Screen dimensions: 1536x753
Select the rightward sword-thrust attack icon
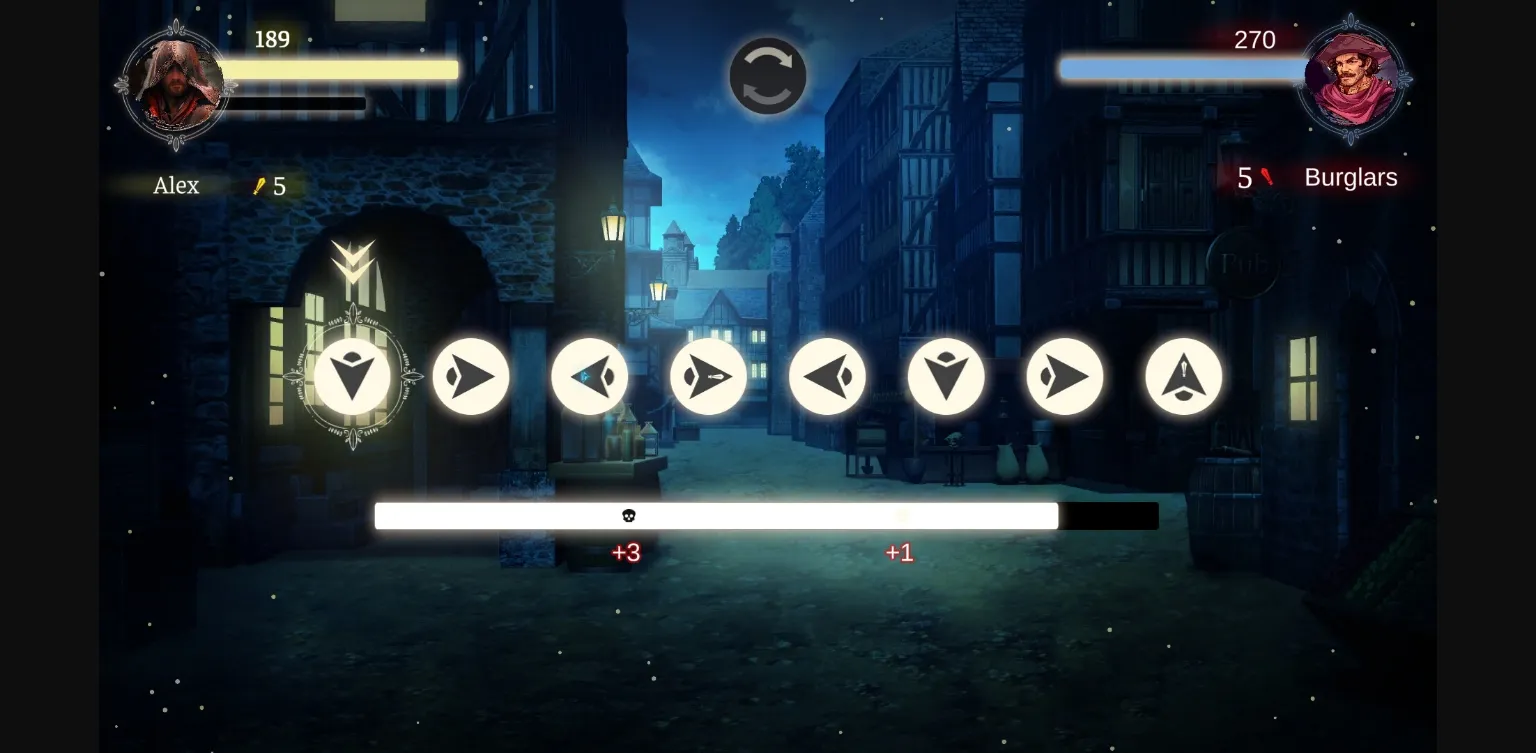709,377
